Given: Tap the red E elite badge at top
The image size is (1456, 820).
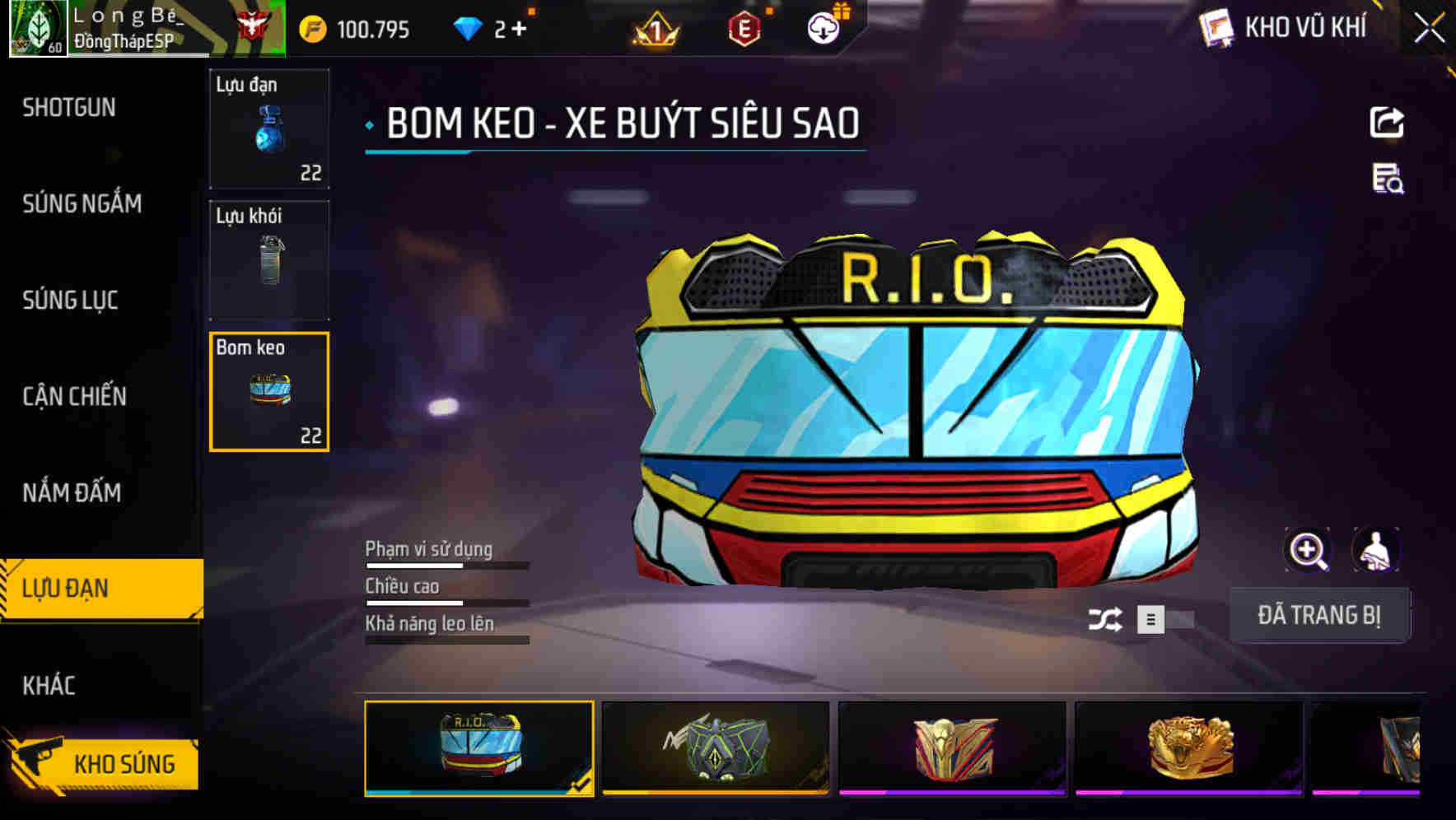Looking at the screenshot, I should coord(745,27).
